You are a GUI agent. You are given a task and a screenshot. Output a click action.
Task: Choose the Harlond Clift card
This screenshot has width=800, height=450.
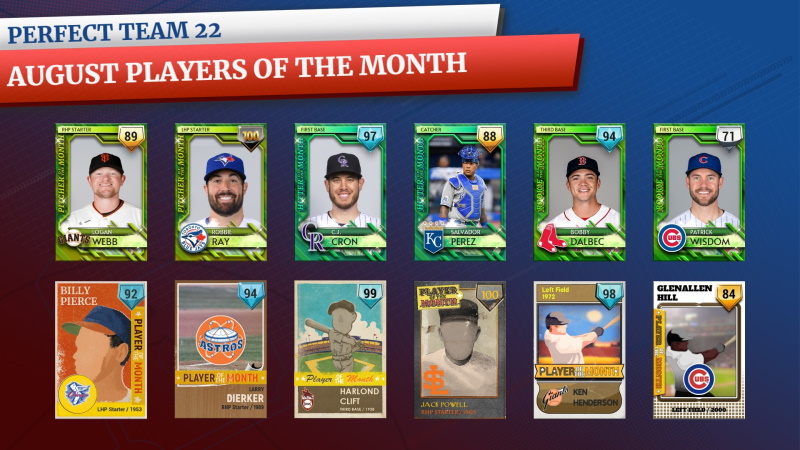click(x=340, y=349)
